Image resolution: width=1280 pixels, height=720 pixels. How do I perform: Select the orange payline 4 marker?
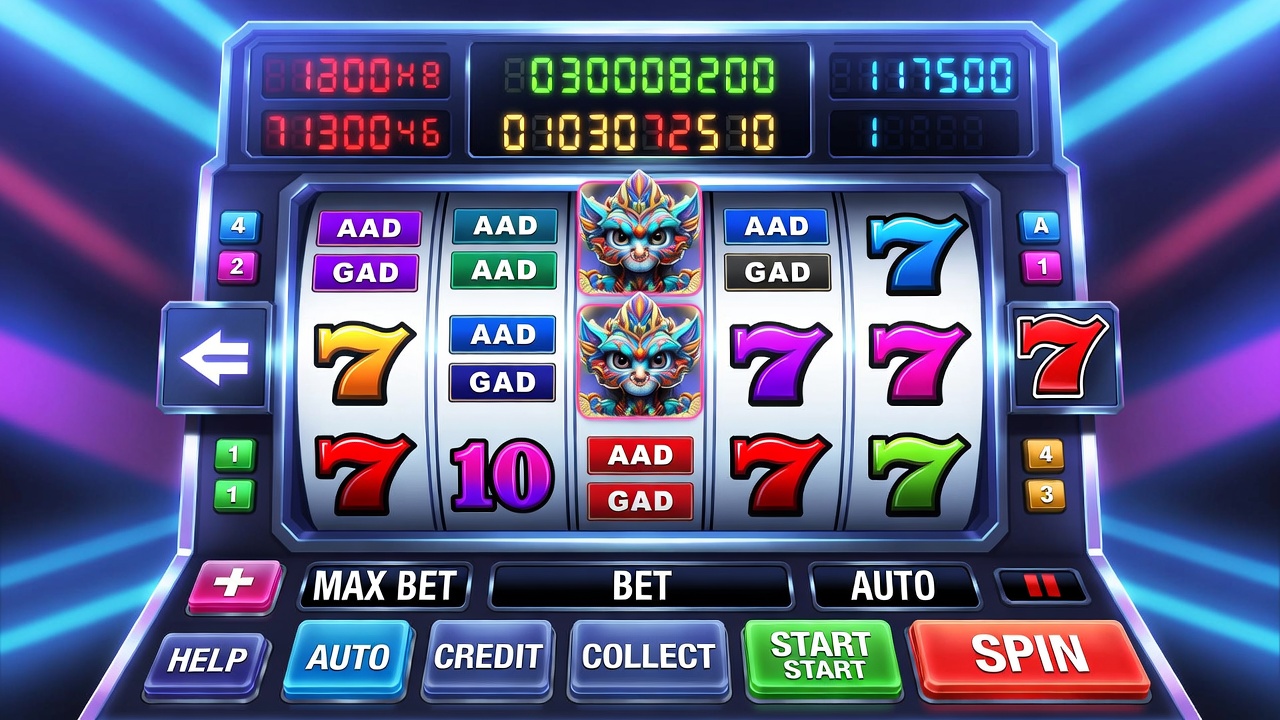pos(1044,455)
